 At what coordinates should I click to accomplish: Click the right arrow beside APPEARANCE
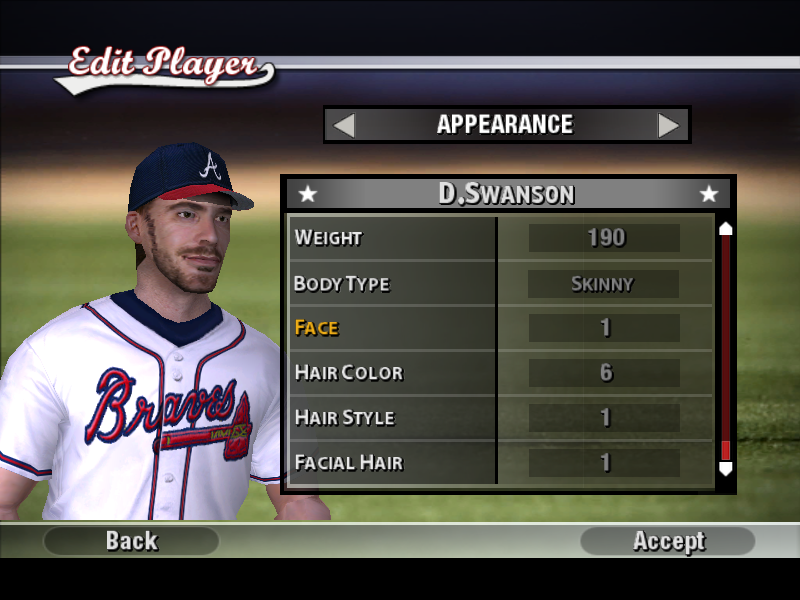coord(669,125)
